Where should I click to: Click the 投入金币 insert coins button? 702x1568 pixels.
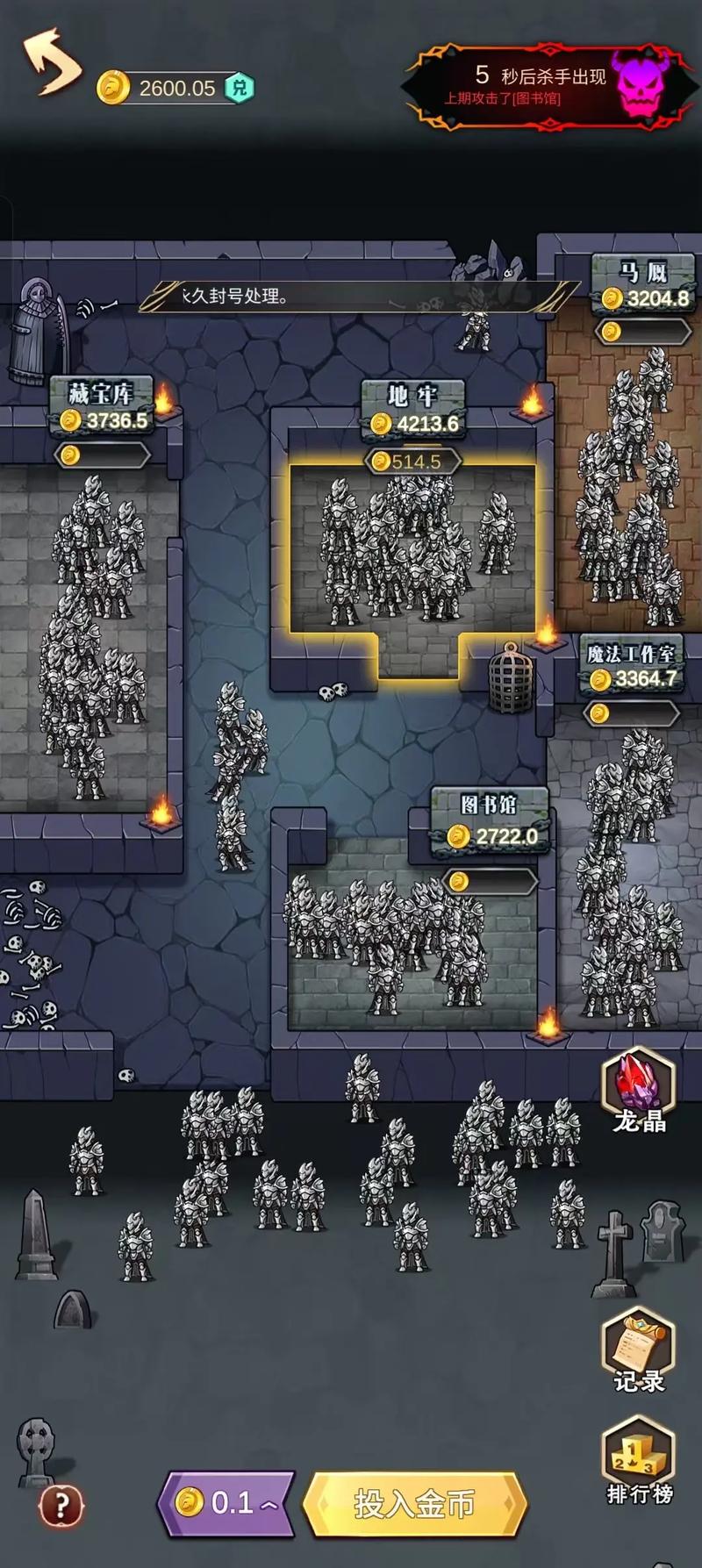[x=414, y=1504]
